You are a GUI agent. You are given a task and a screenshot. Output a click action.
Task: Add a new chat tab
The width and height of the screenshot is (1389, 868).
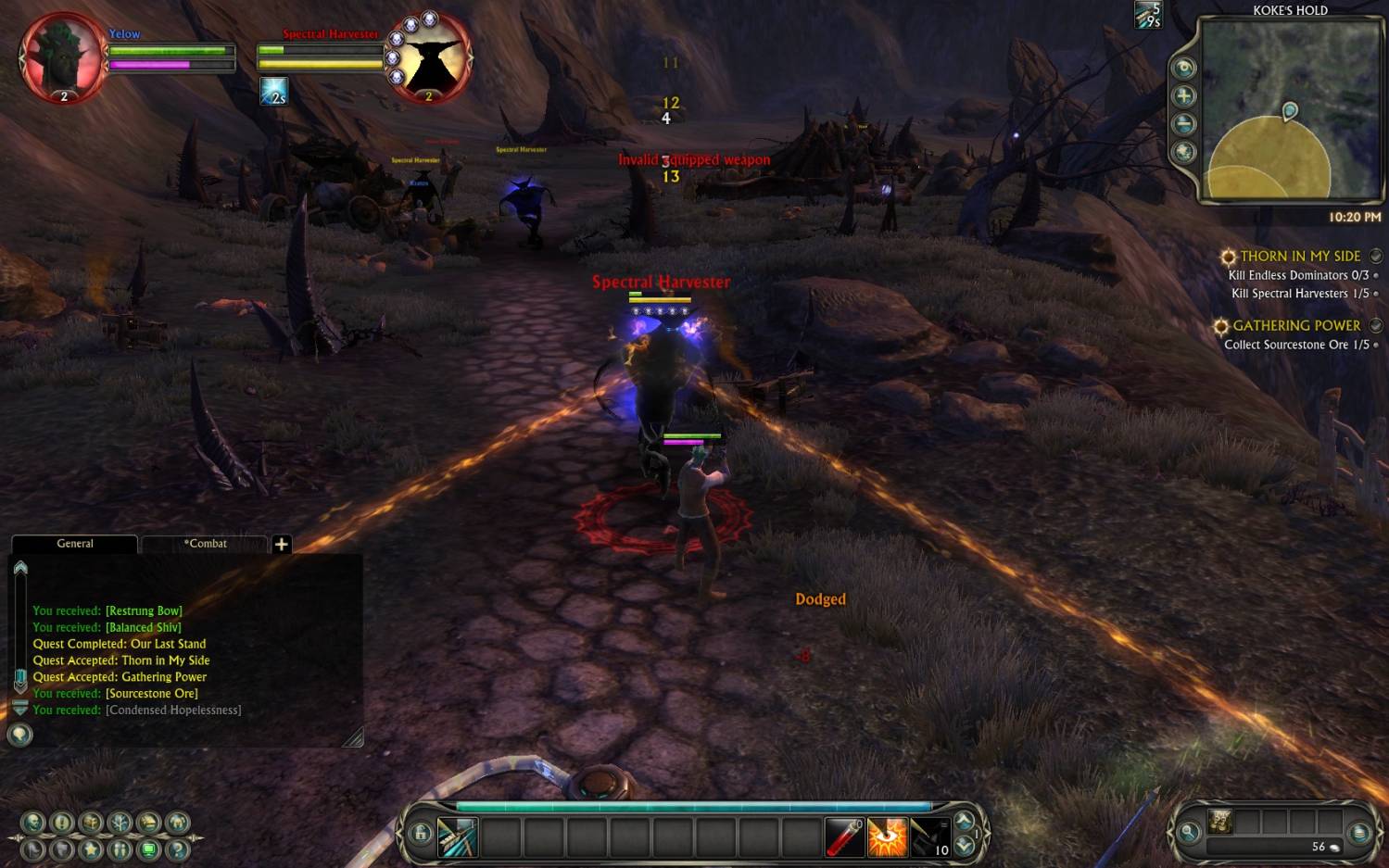[282, 544]
